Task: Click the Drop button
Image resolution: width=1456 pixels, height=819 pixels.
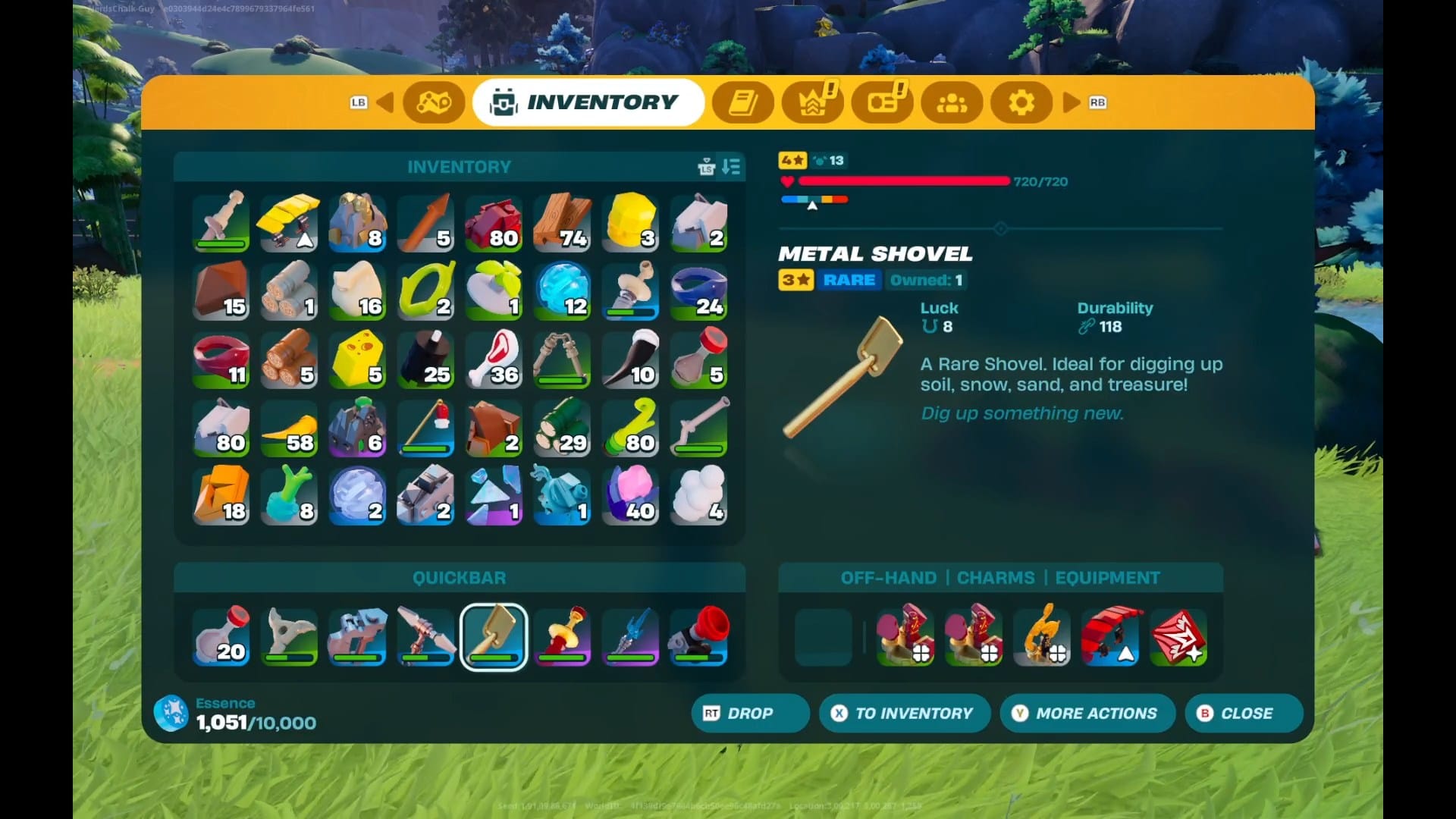Action: 749,714
